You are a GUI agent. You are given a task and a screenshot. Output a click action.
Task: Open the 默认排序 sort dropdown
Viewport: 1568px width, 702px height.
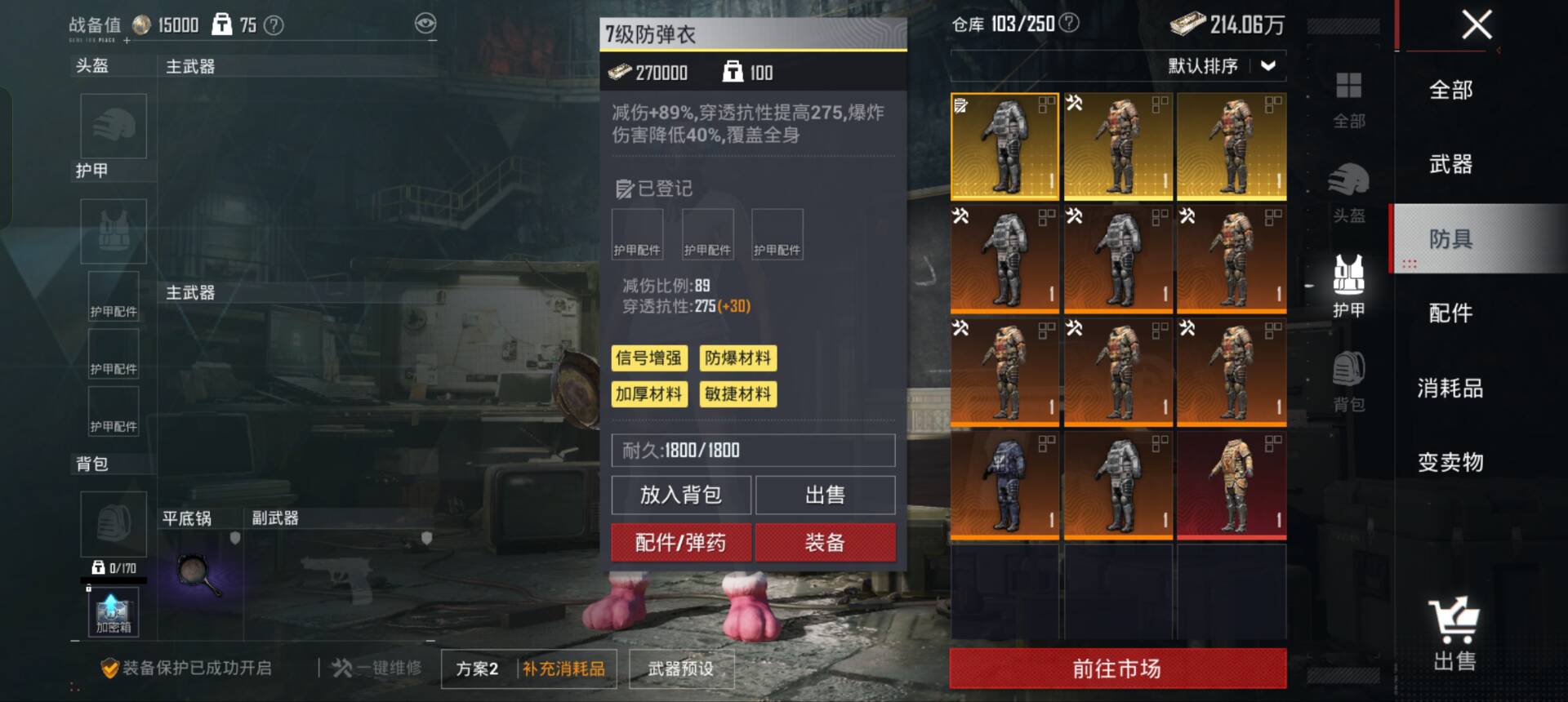click(1222, 66)
